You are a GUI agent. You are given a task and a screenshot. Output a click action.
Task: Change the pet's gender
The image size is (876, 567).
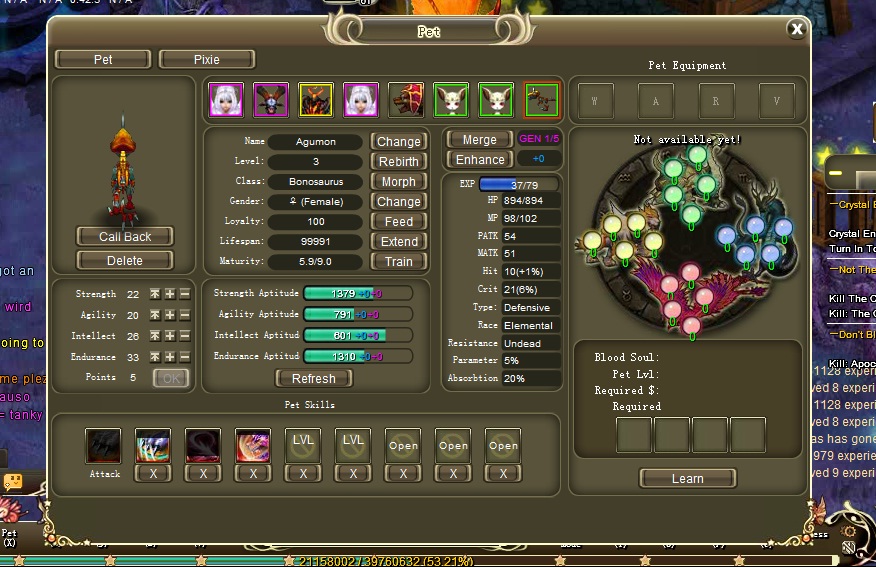398,202
